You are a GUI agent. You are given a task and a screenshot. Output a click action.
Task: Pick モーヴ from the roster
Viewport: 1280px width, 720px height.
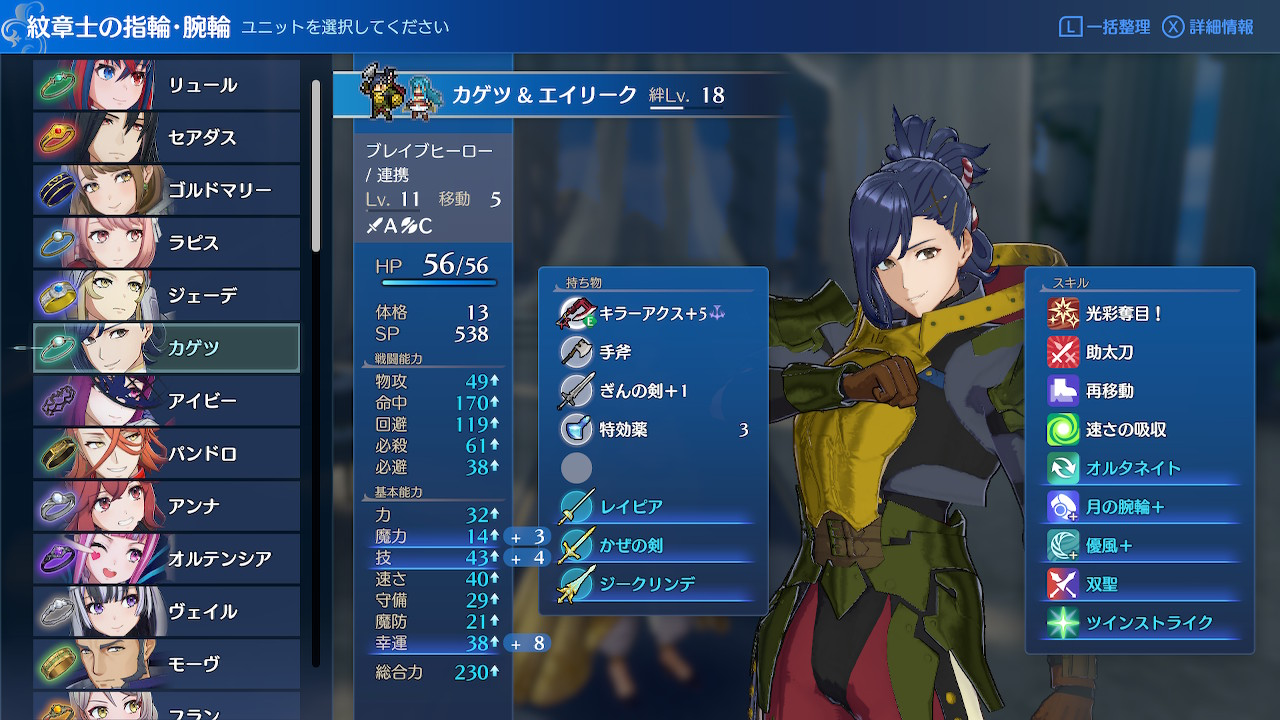click(x=167, y=663)
